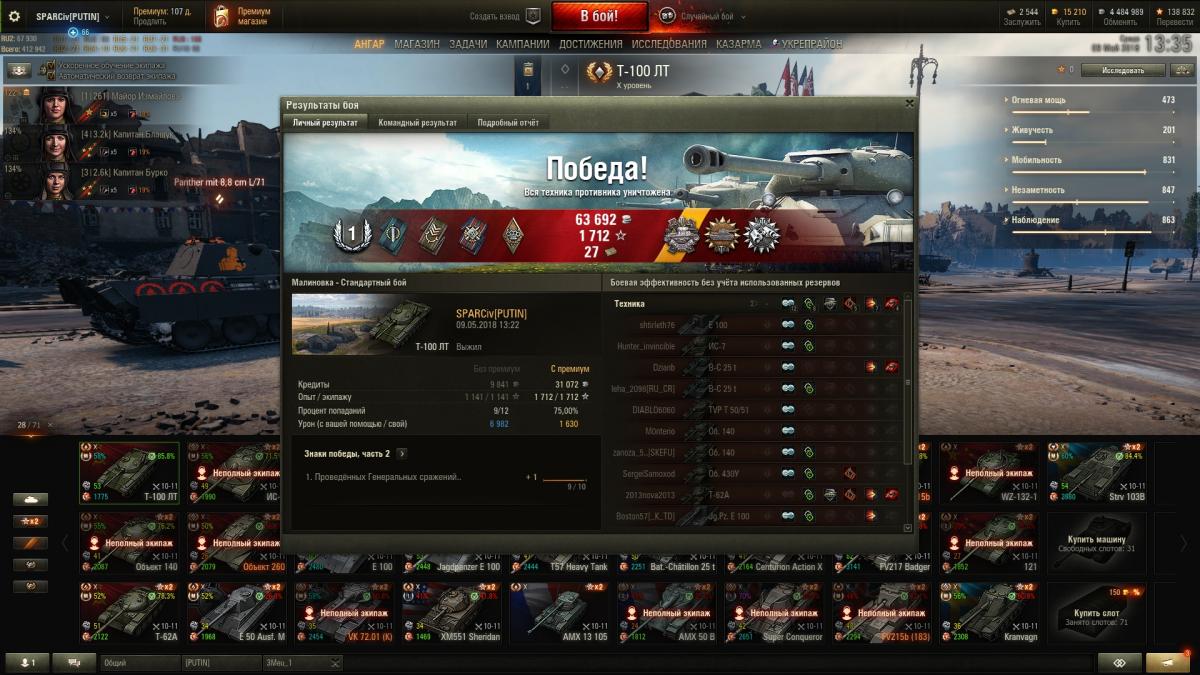The height and width of the screenshot is (675, 1200).
Task: Show the 'ДОСТИЖЕНИЯ' page
Action: click(x=592, y=44)
